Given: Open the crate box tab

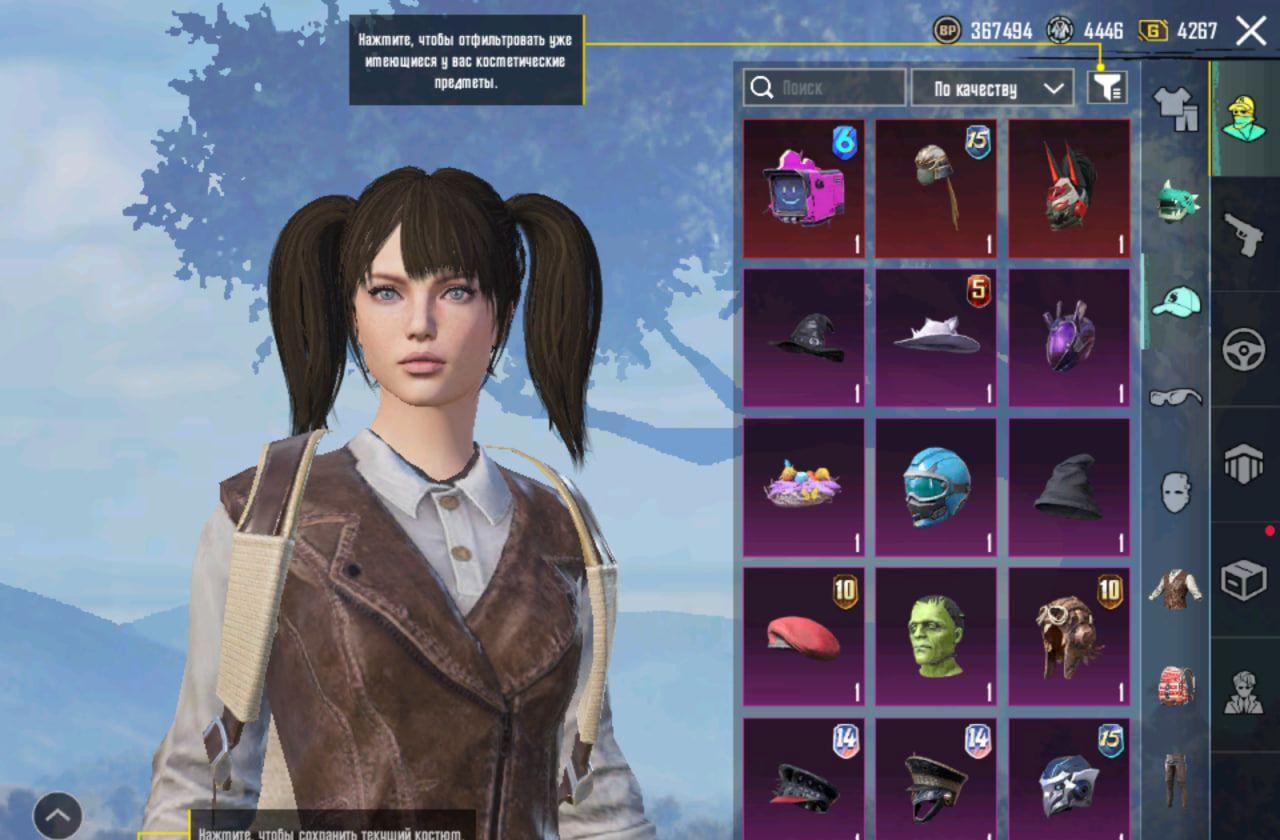Looking at the screenshot, I should (x=1244, y=579).
